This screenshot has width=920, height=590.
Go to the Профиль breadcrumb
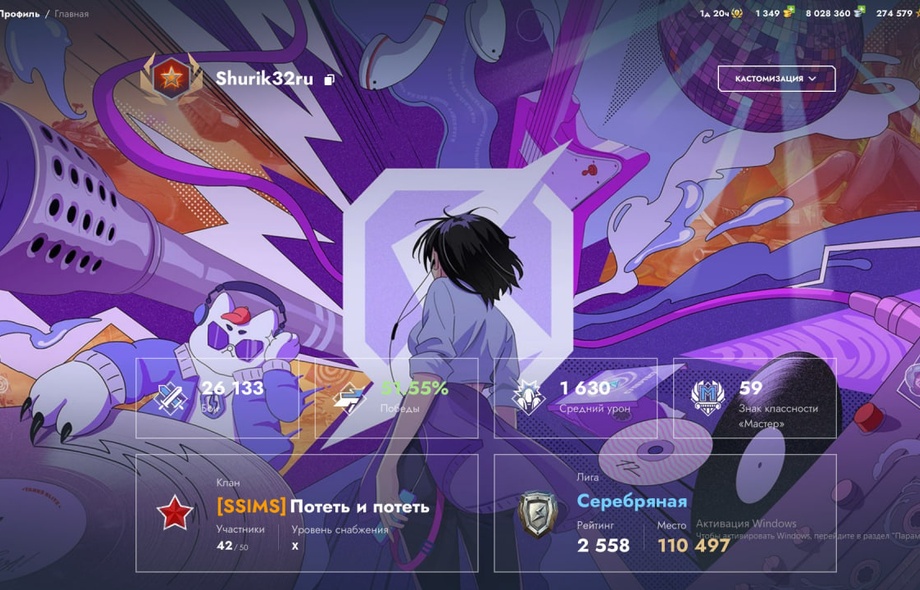pos(18,14)
